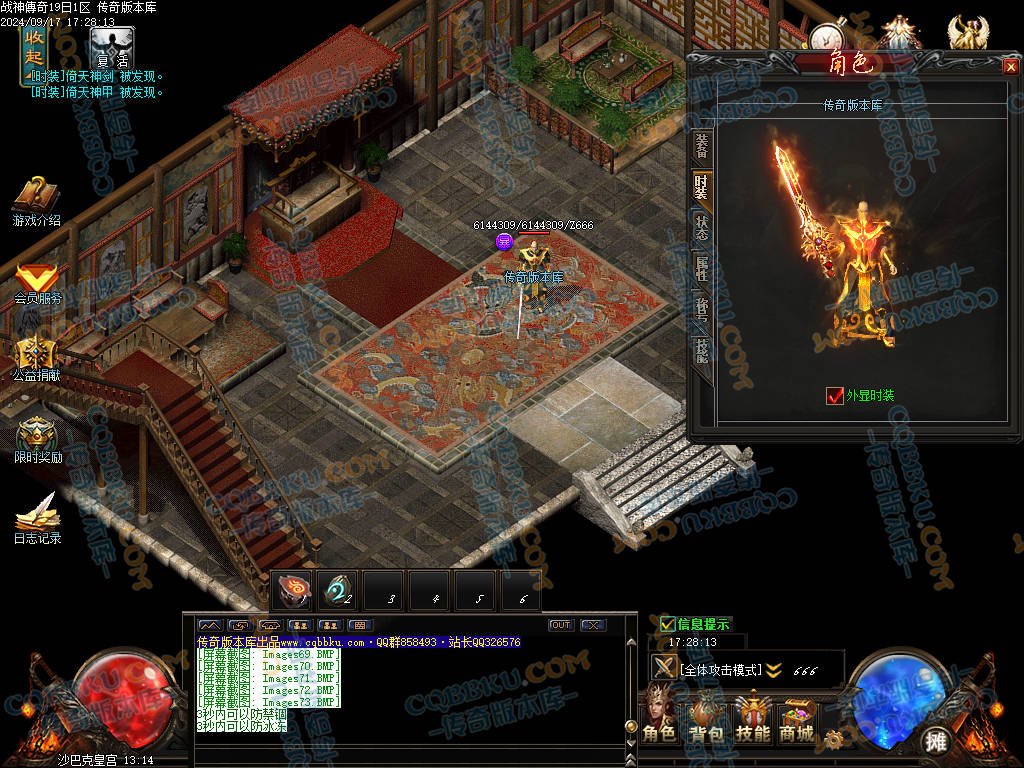This screenshot has height=768, width=1024.
Task: Open the 技能 tab in character panel
Action: tap(702, 349)
